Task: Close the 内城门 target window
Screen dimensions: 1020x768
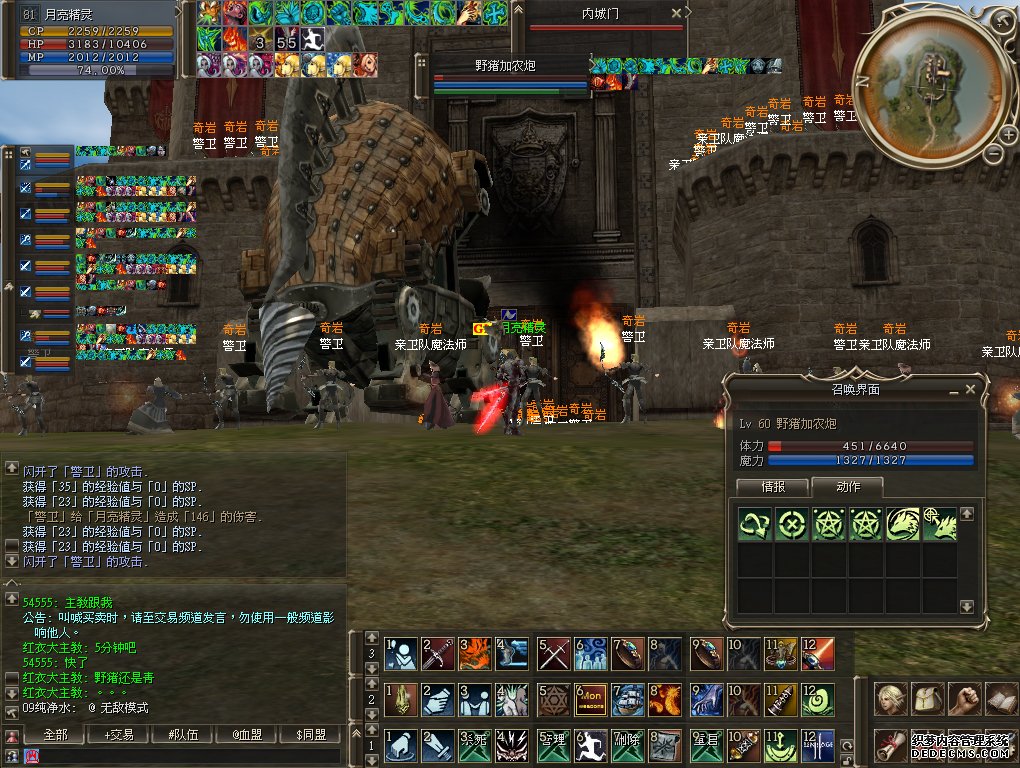Action: point(677,14)
